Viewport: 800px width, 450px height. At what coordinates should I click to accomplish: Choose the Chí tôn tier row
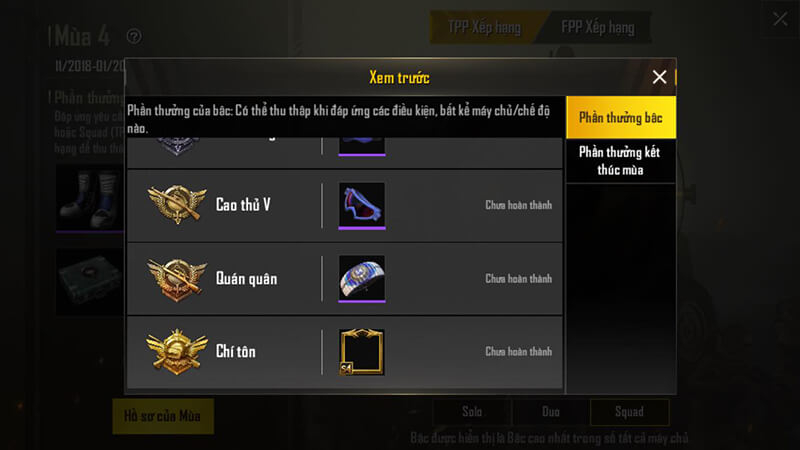(x=345, y=351)
